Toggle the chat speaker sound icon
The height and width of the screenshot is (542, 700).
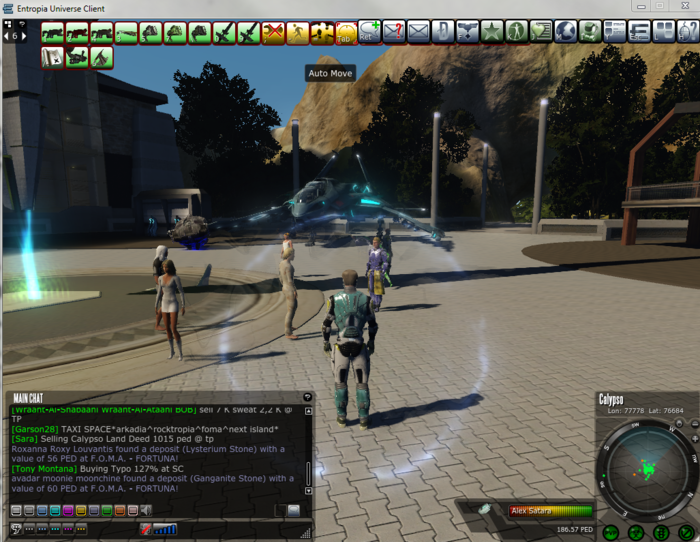(x=146, y=510)
